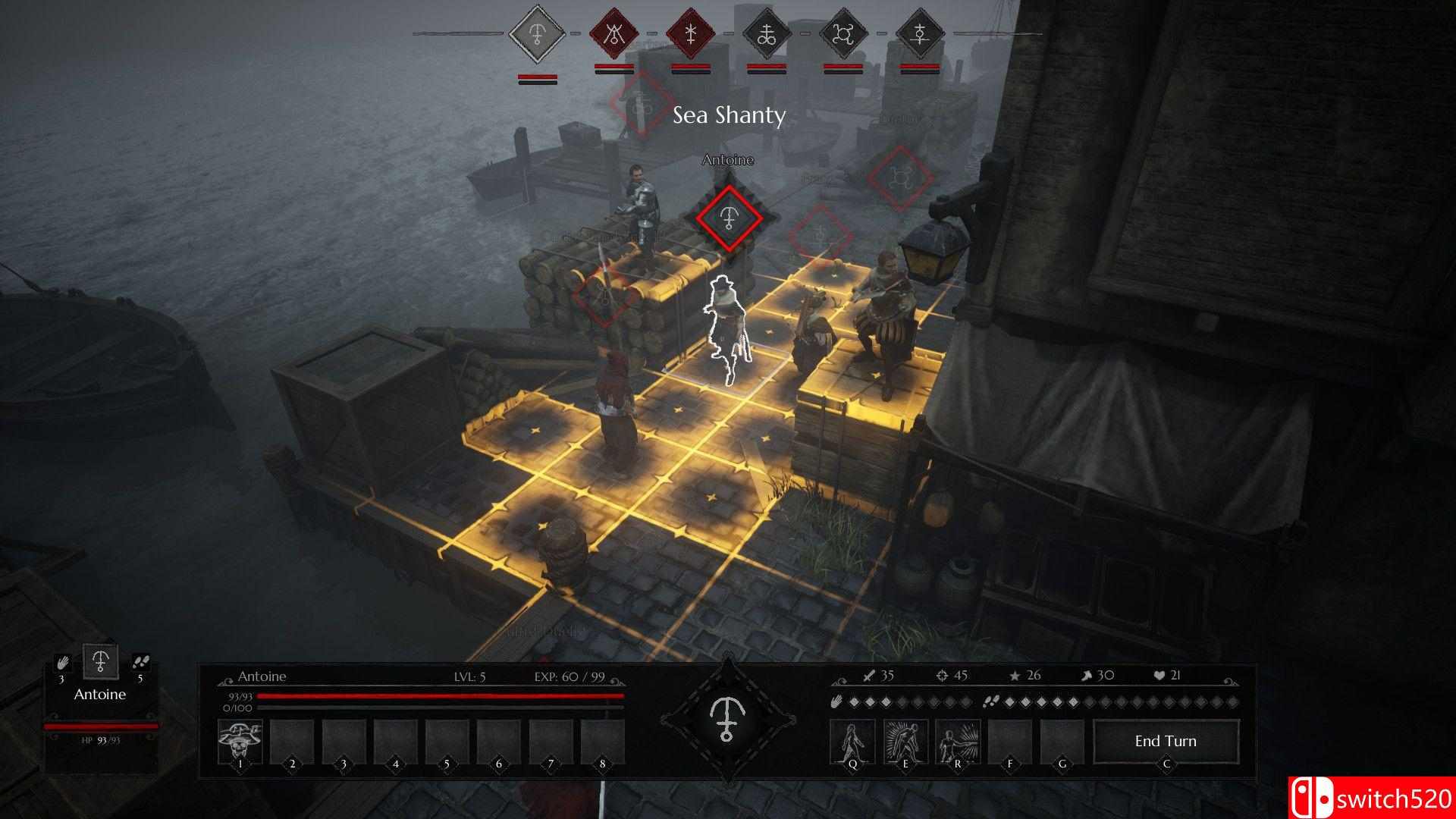Select the last cross-glyph turn-order diamond

point(920,34)
